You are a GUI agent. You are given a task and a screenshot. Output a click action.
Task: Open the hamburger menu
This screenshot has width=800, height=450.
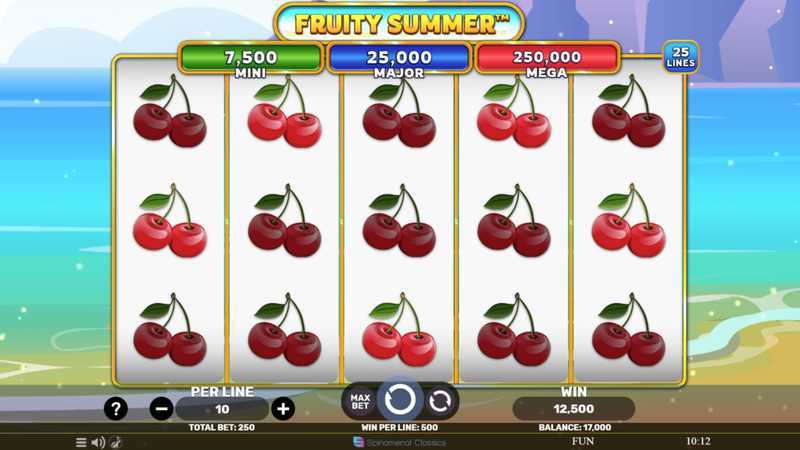click(81, 442)
